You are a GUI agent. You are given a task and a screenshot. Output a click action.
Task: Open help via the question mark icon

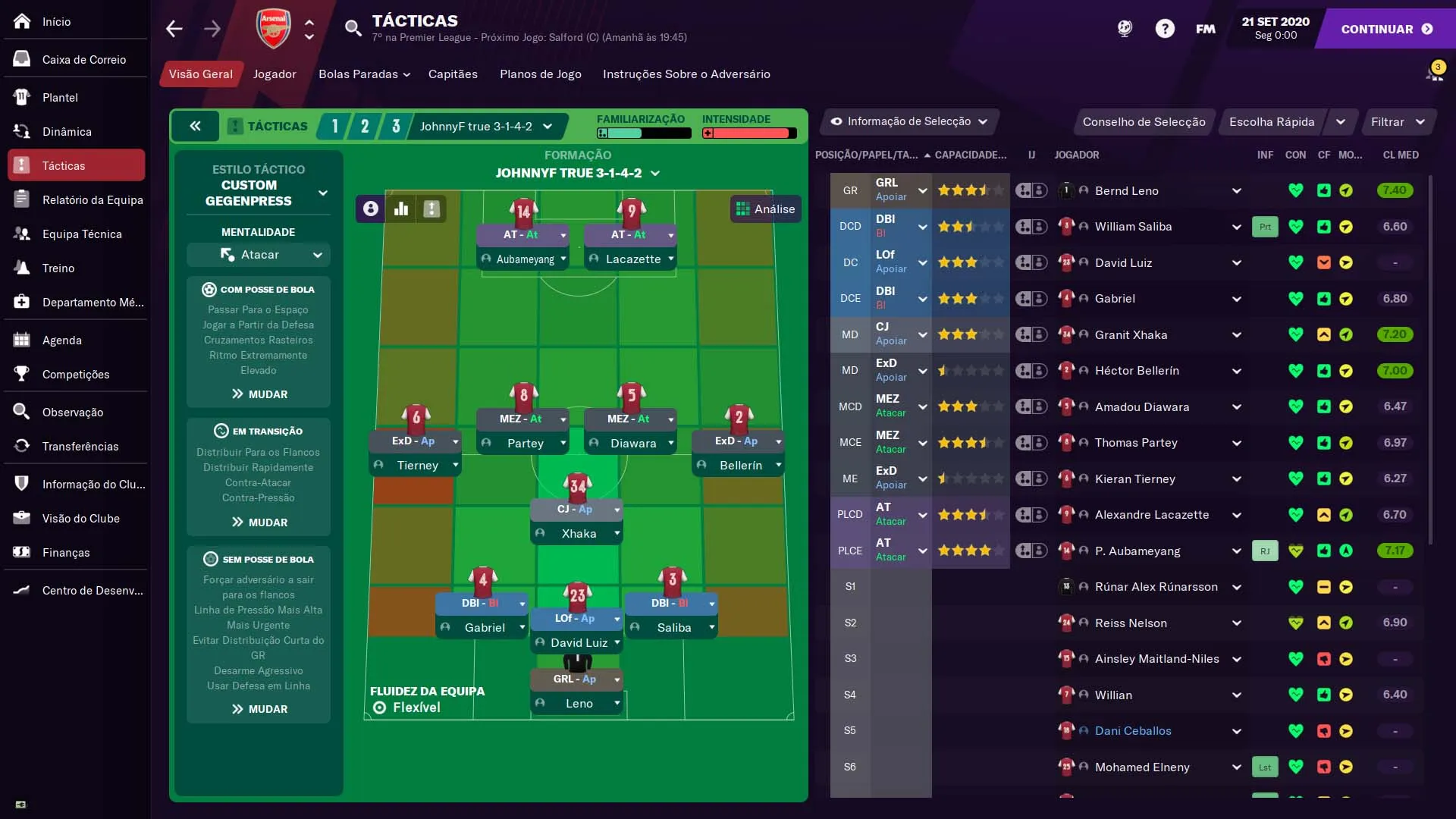click(1165, 28)
